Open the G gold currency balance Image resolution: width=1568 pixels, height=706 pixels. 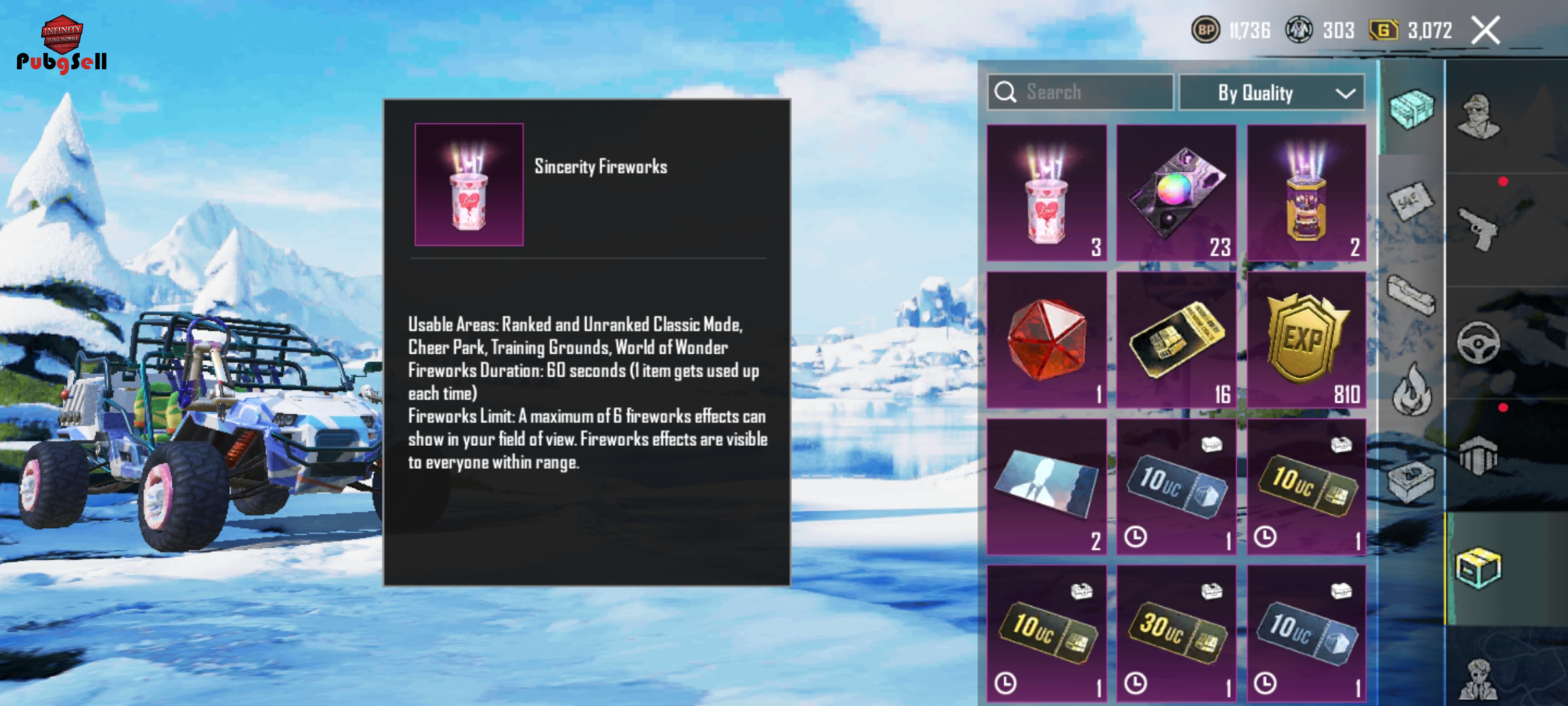point(1411,30)
